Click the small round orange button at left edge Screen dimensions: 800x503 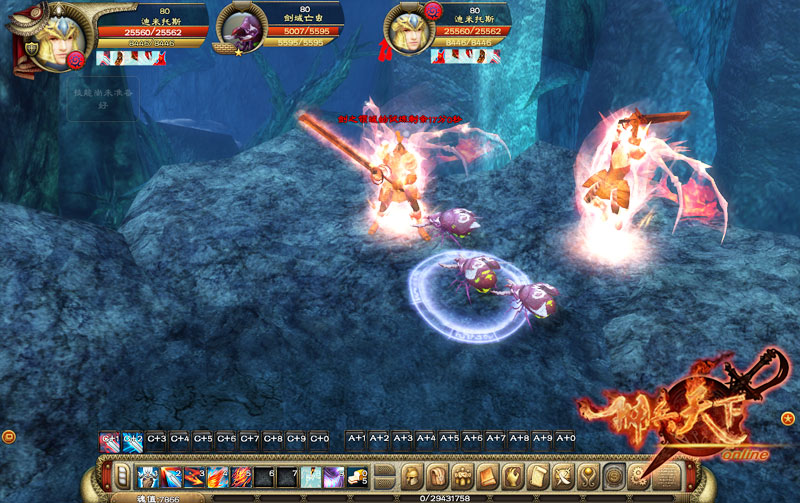coord(8,436)
